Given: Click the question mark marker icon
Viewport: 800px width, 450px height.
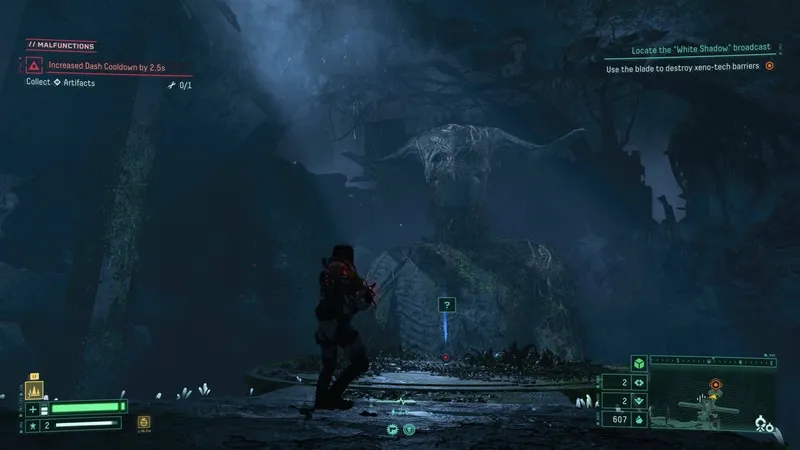Looking at the screenshot, I should [x=447, y=303].
